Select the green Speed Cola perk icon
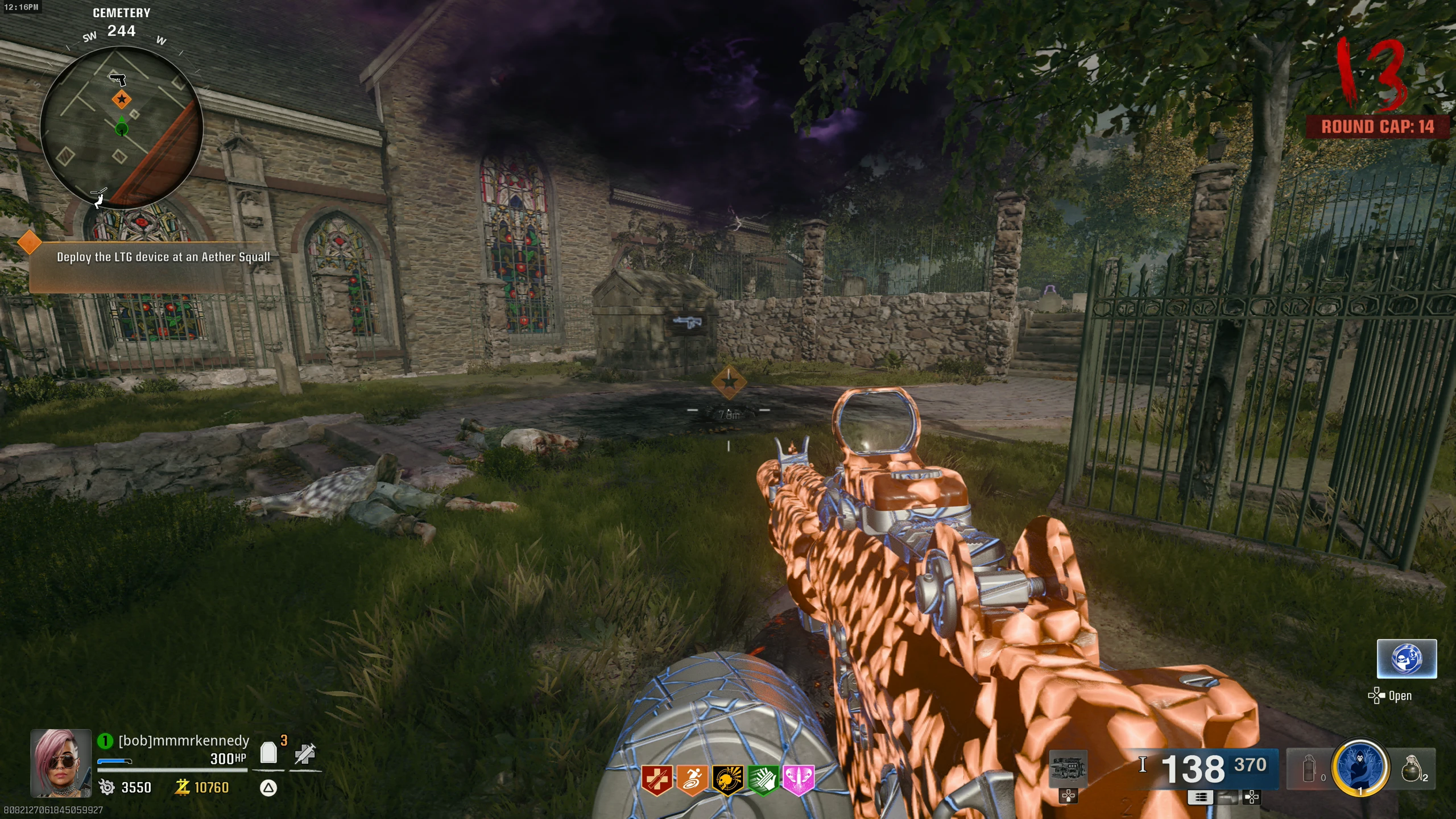This screenshot has width=1456, height=819. (x=763, y=779)
